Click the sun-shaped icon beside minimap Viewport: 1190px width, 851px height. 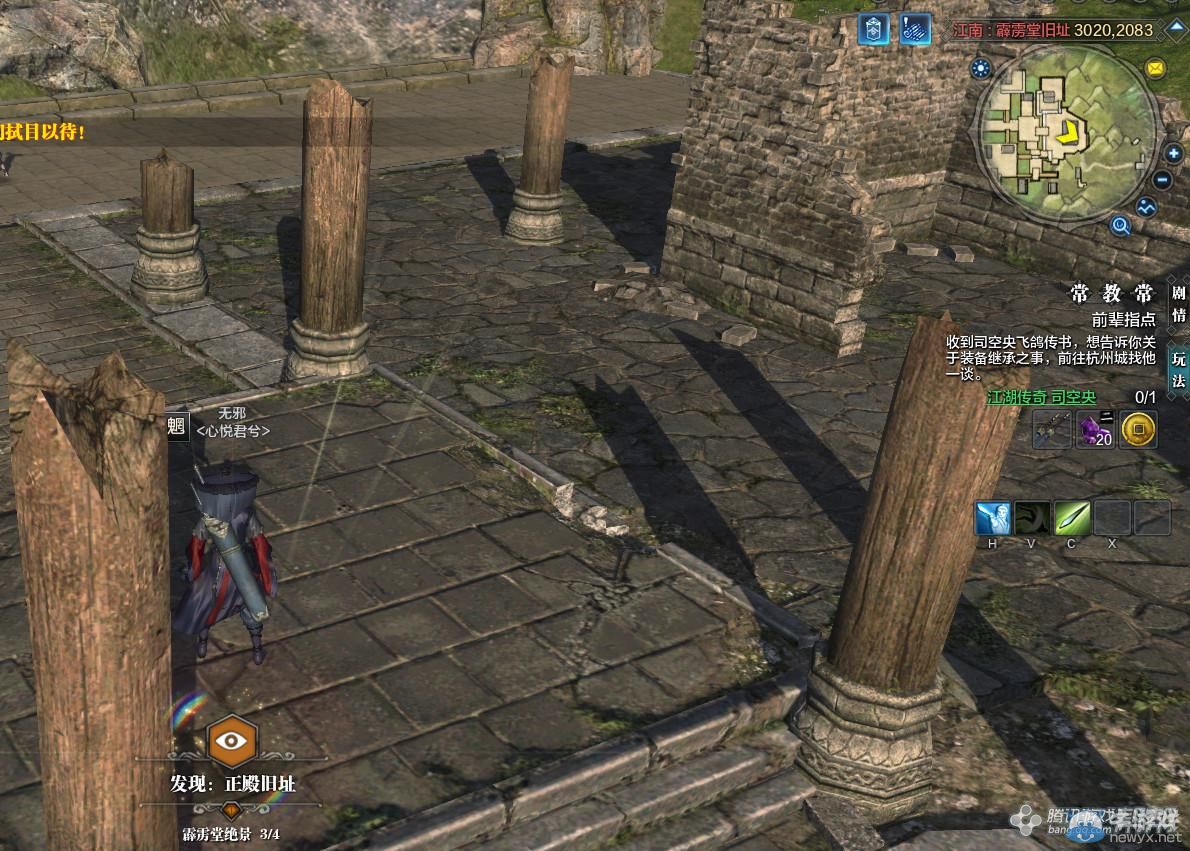point(980,68)
